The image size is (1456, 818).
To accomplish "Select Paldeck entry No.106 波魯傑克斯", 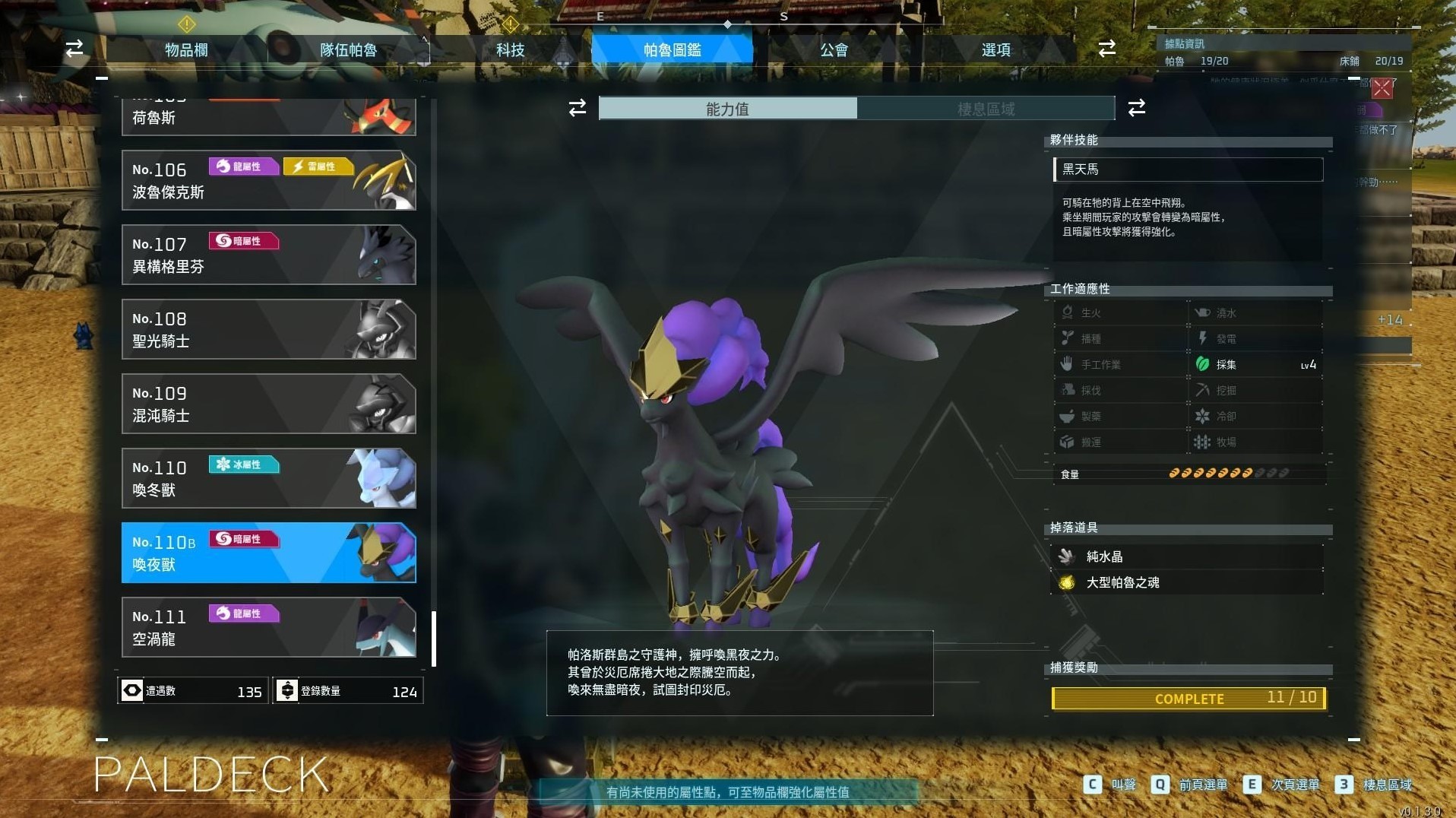I will coord(268,181).
